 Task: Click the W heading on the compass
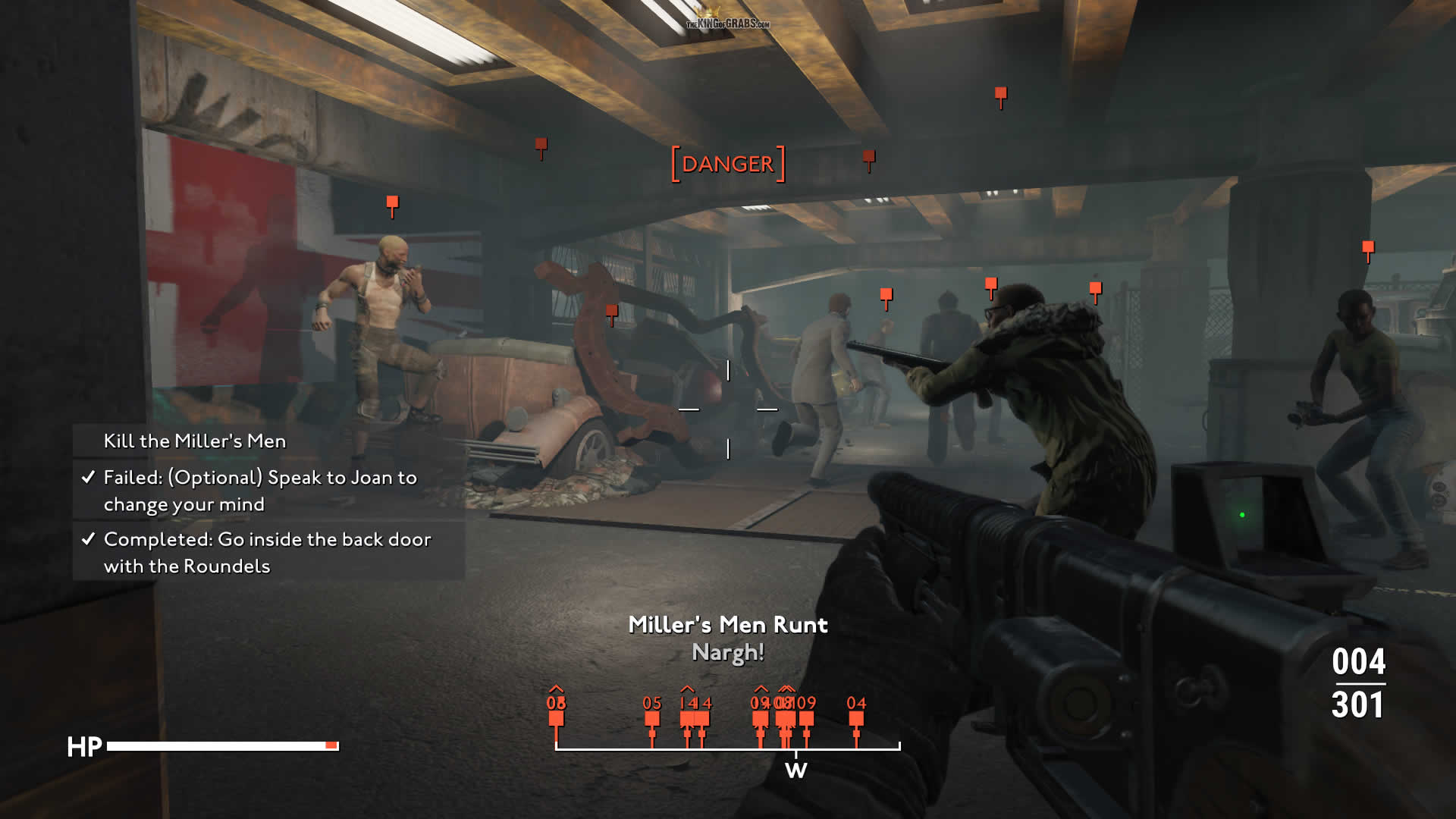click(795, 770)
